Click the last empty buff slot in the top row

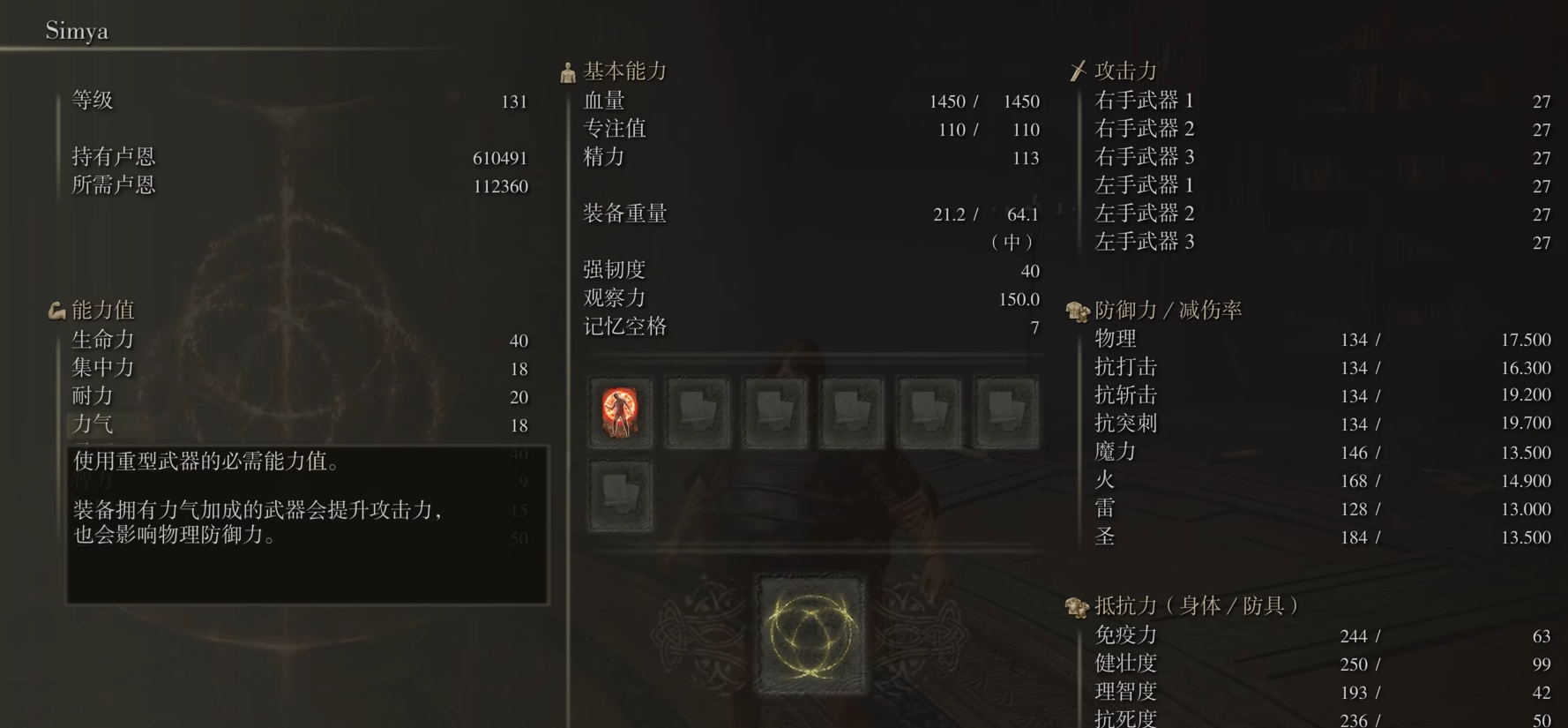pyautogui.click(x=1004, y=411)
